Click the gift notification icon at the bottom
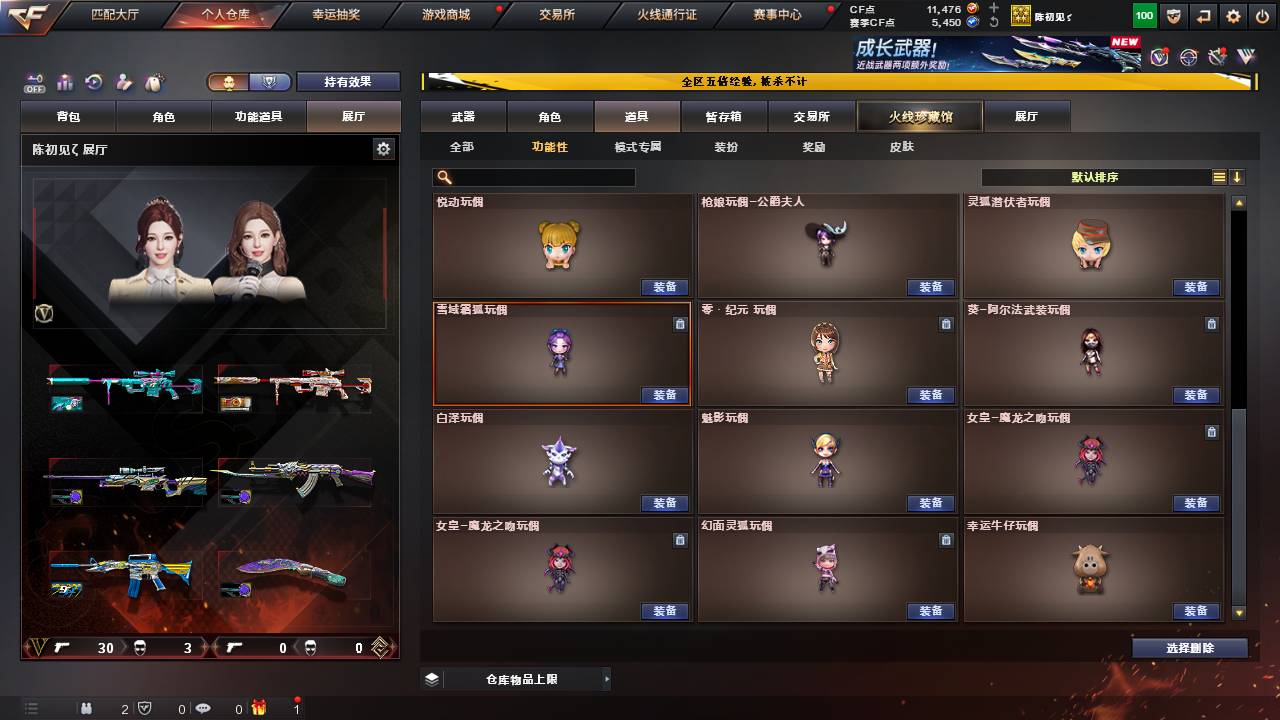 (260, 709)
